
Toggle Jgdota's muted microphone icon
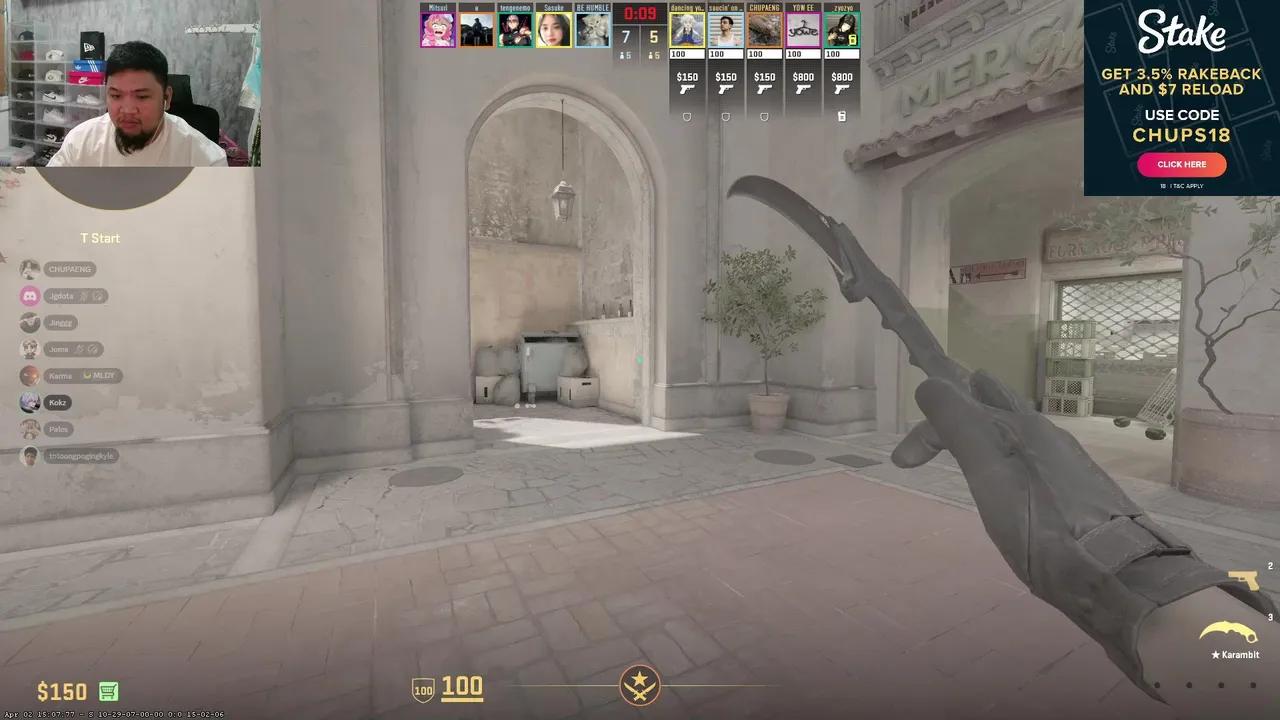(84, 295)
